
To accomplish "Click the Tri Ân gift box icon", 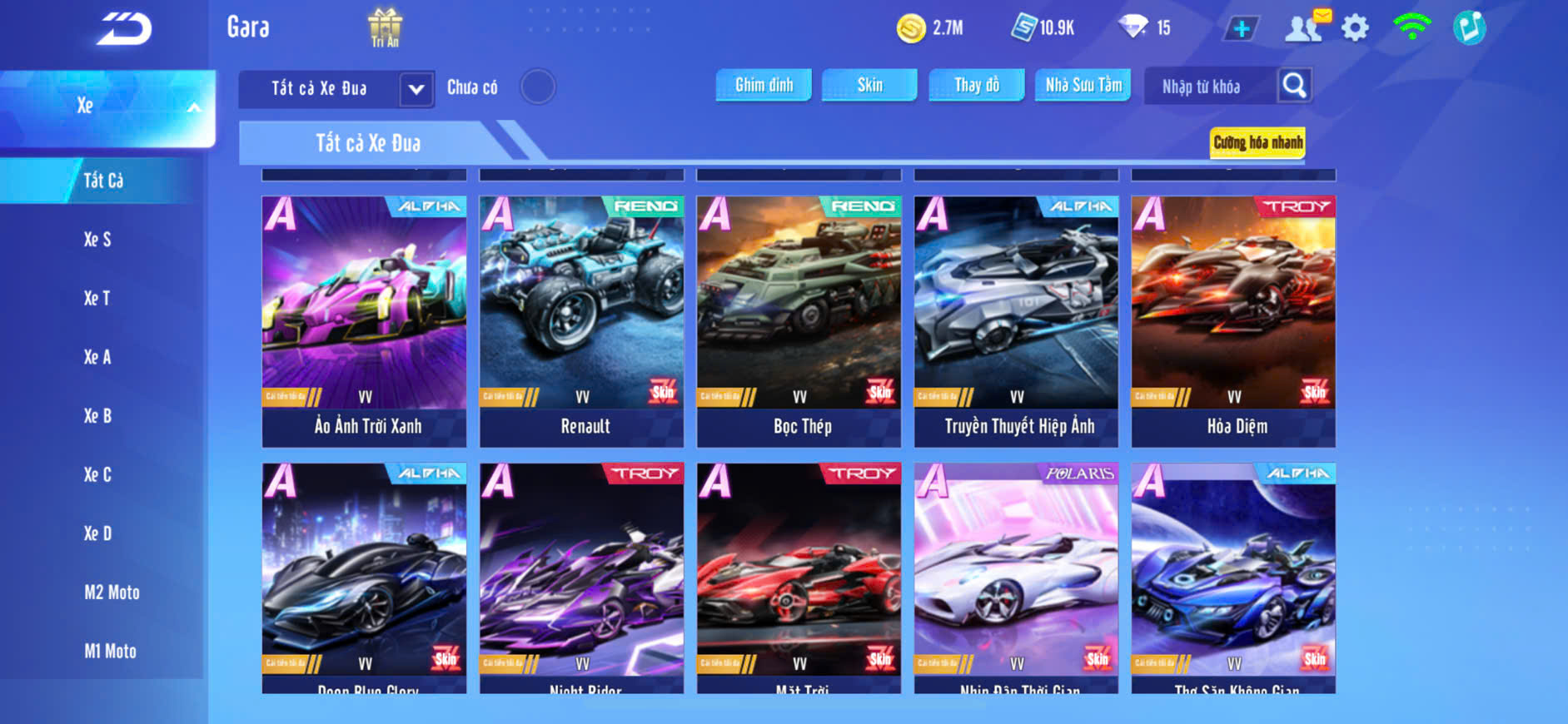I will [385, 27].
